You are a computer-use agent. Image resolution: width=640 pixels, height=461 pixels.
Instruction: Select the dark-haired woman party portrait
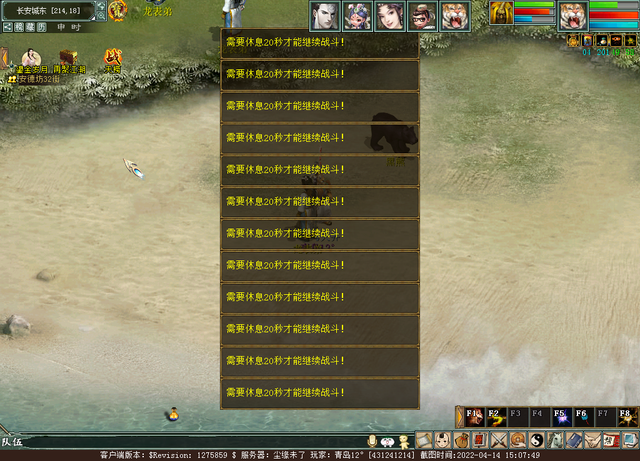(x=389, y=14)
